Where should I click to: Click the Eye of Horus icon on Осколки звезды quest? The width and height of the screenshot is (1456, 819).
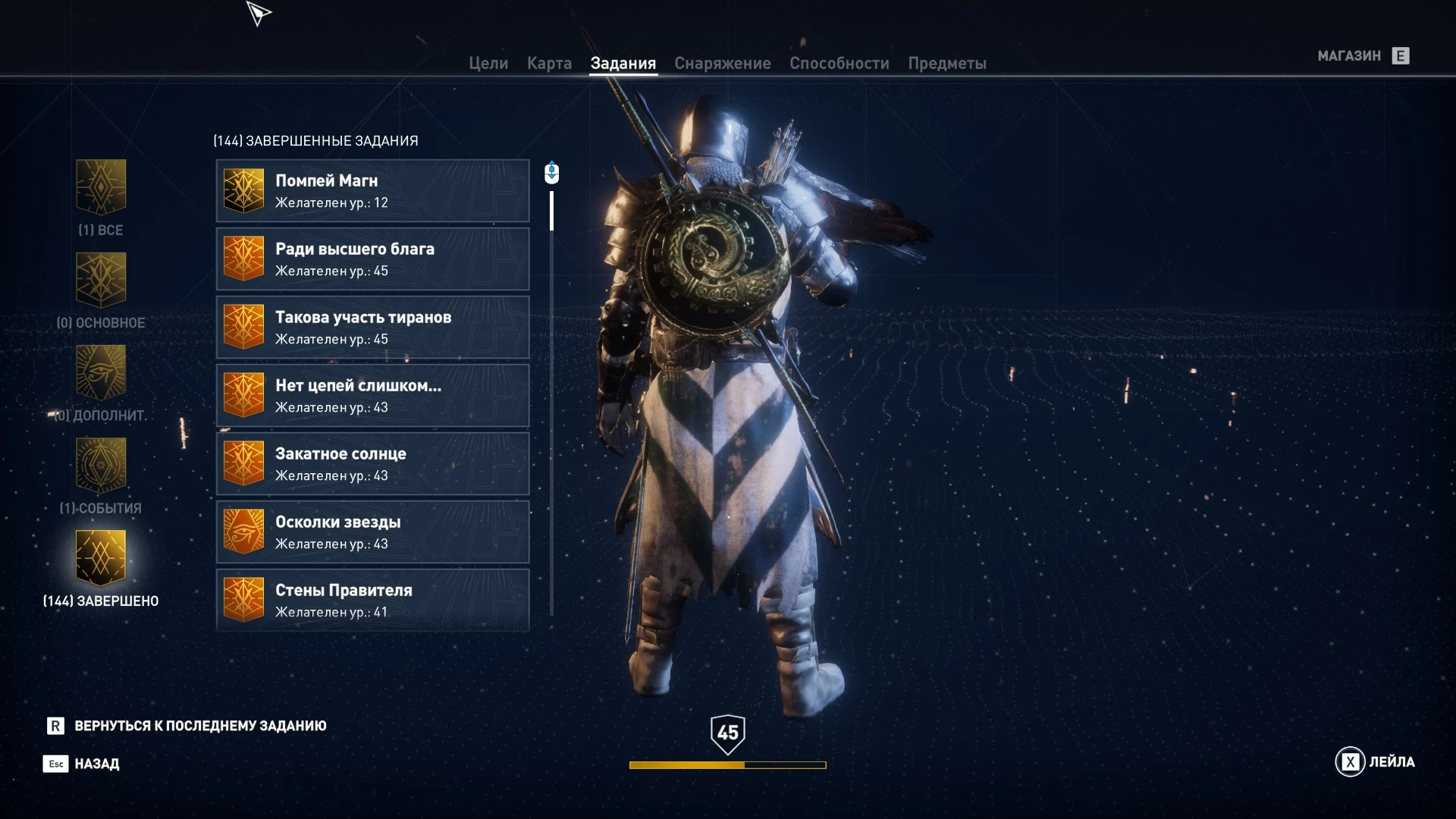pyautogui.click(x=243, y=532)
